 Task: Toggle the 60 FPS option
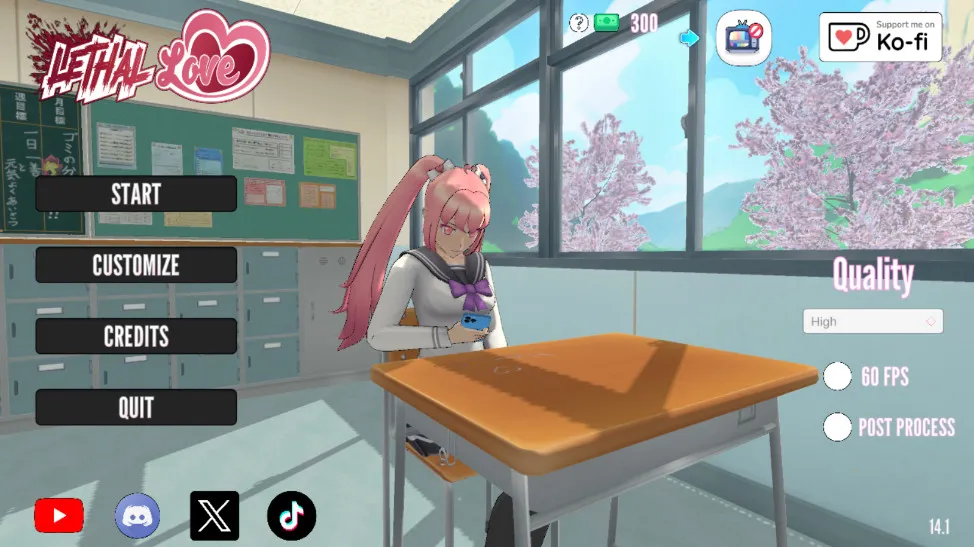click(837, 376)
